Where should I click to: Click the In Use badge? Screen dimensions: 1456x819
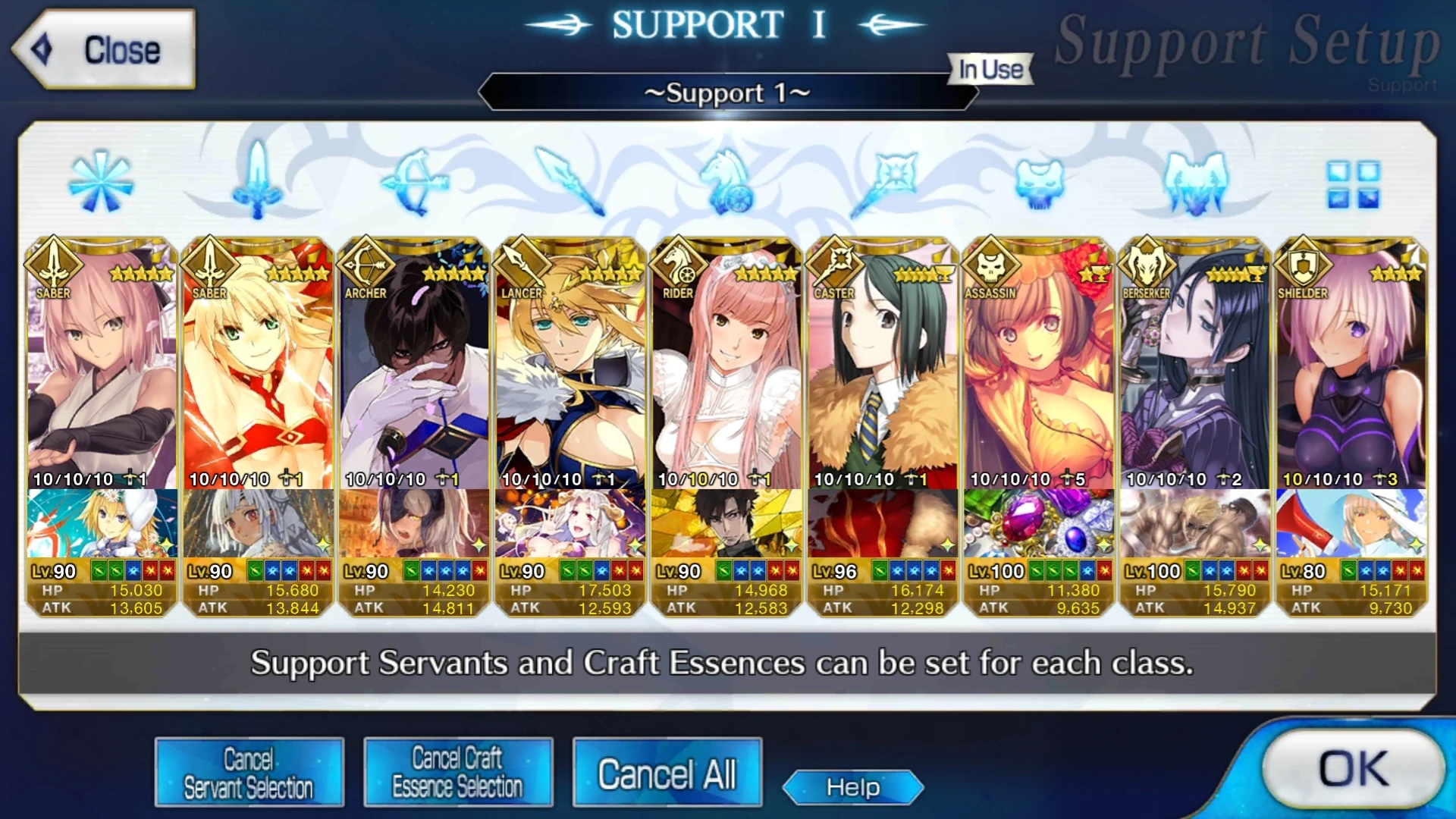pyautogui.click(x=990, y=69)
